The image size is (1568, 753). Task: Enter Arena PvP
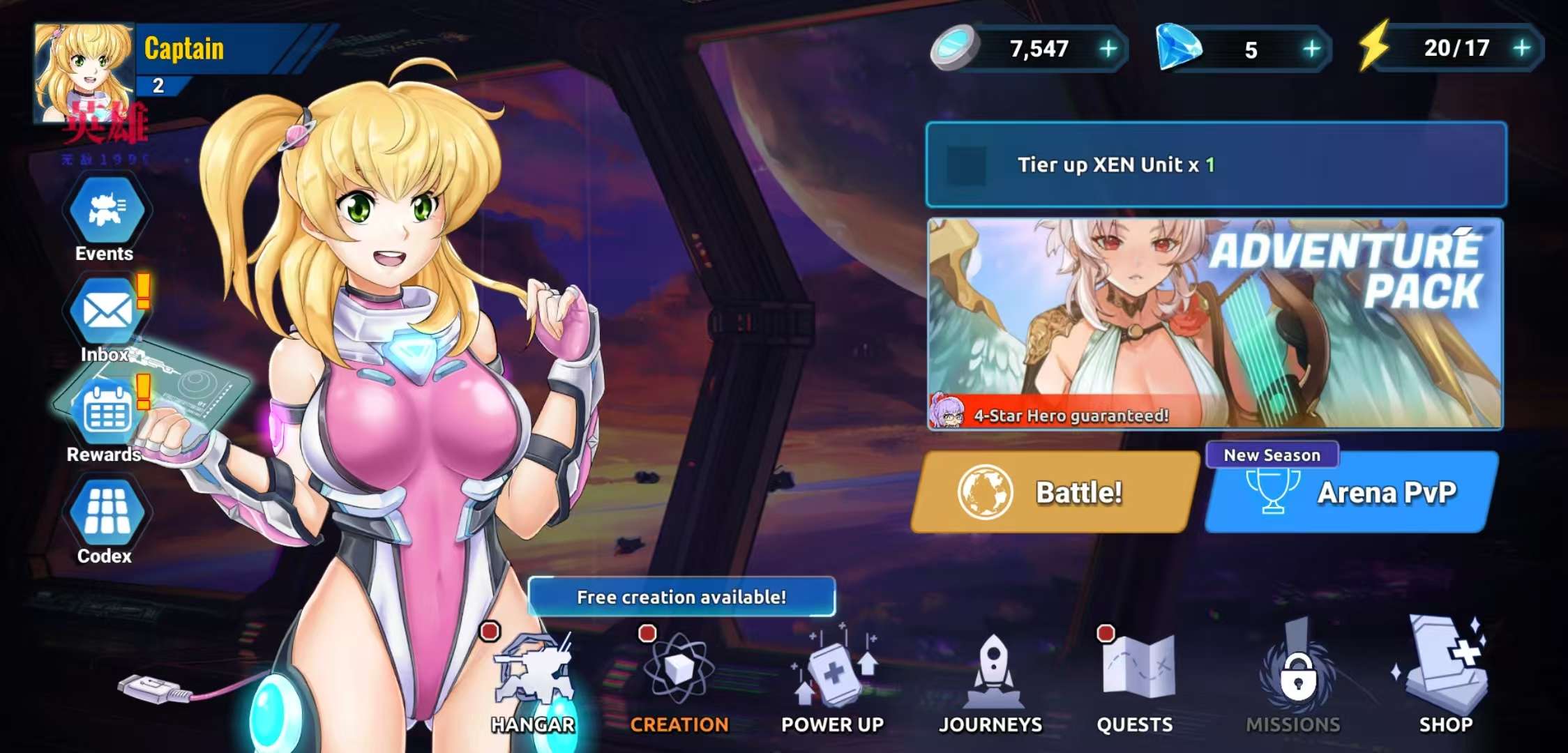[1350, 494]
